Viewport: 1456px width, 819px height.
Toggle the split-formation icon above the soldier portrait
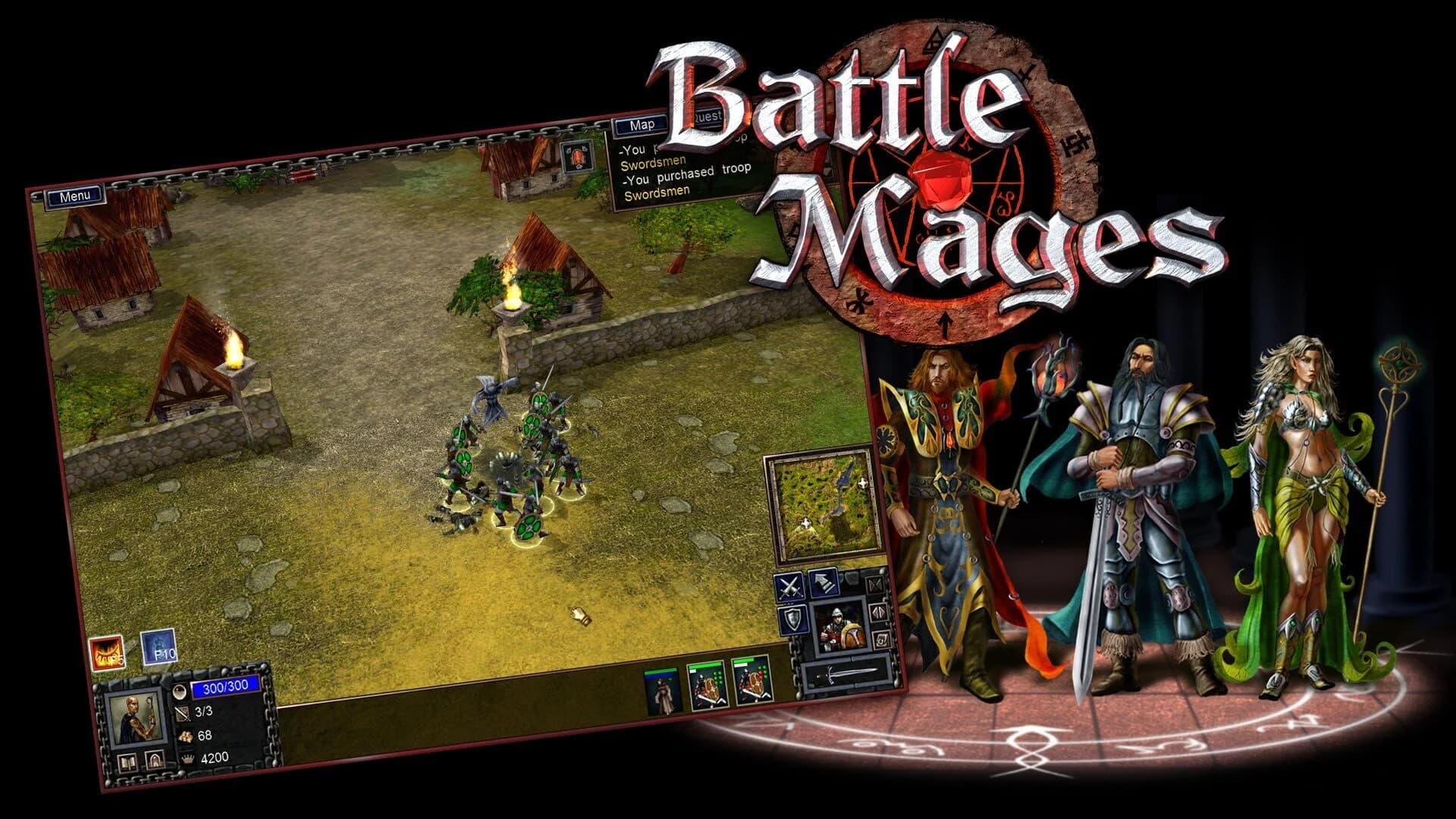tap(874, 586)
